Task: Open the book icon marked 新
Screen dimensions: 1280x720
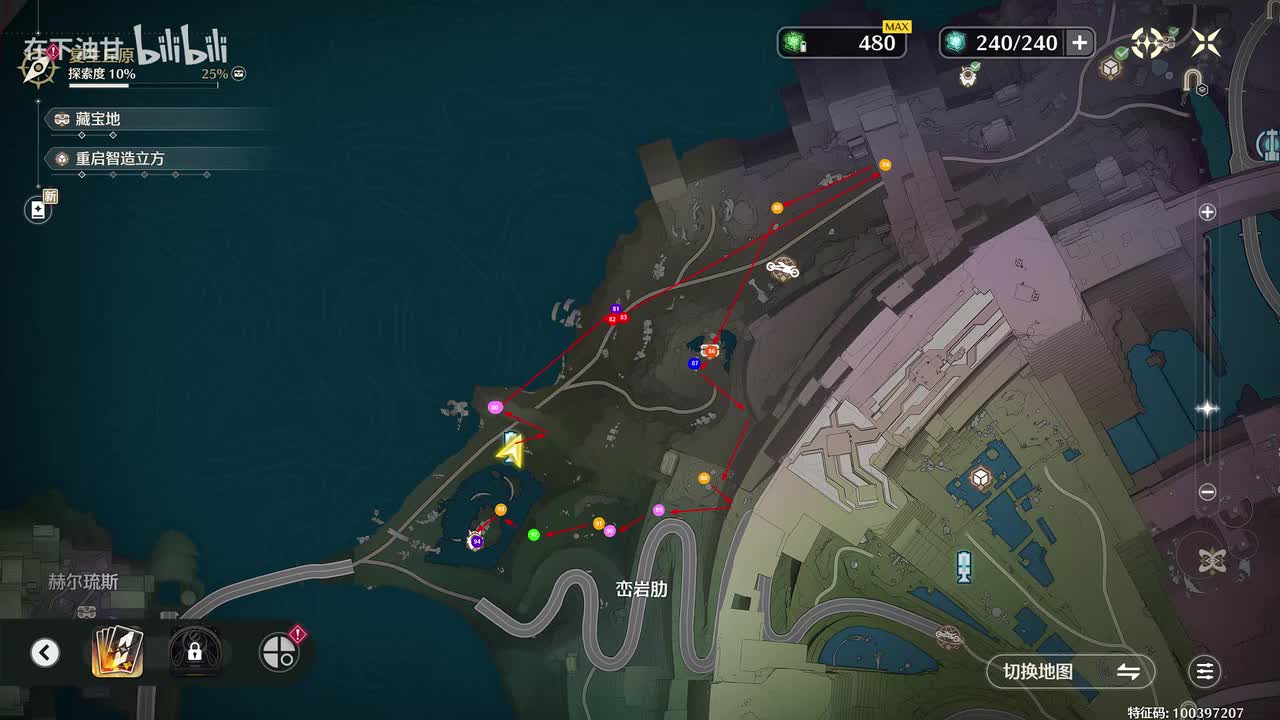Action: pos(38,209)
